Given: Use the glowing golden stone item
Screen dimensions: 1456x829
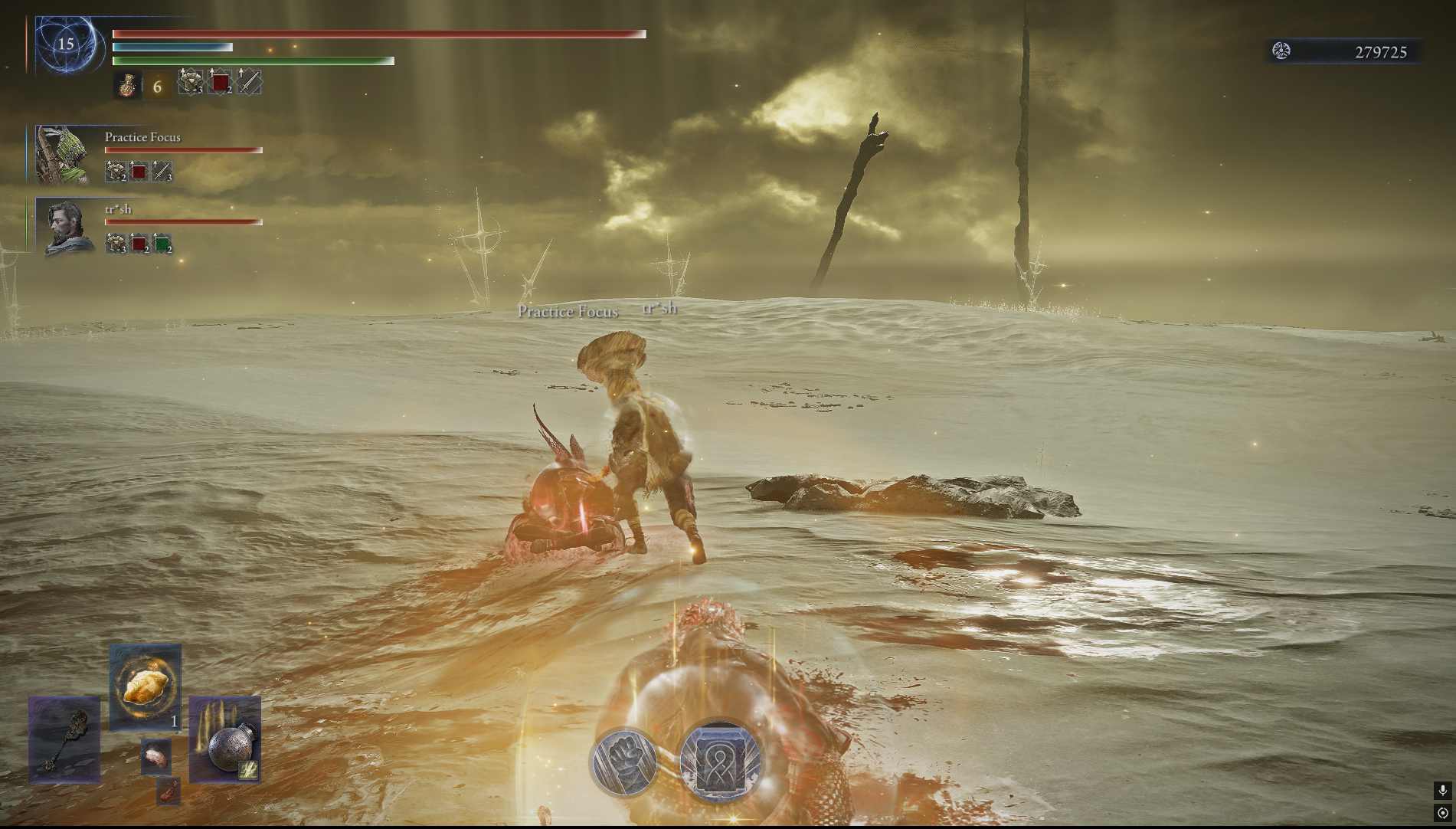Looking at the screenshot, I should pyautogui.click(x=146, y=686).
